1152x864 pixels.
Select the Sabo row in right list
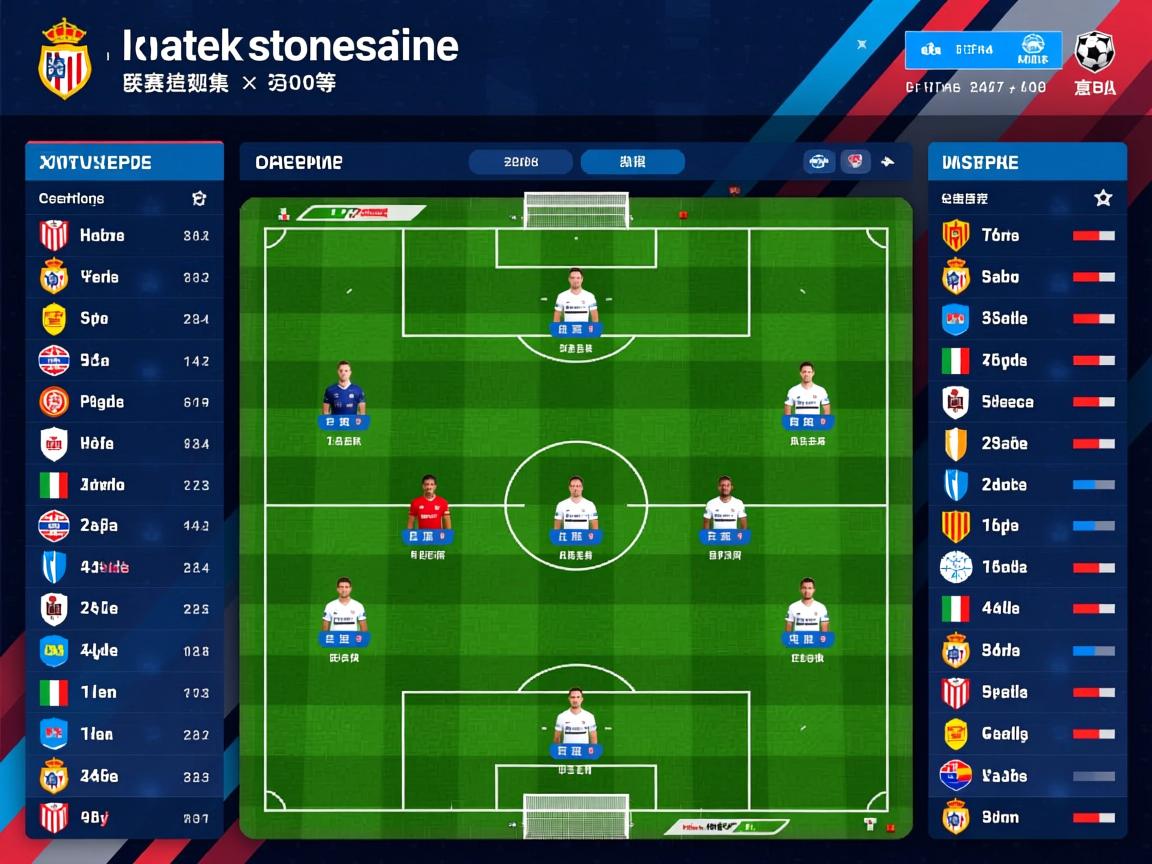click(x=1027, y=277)
